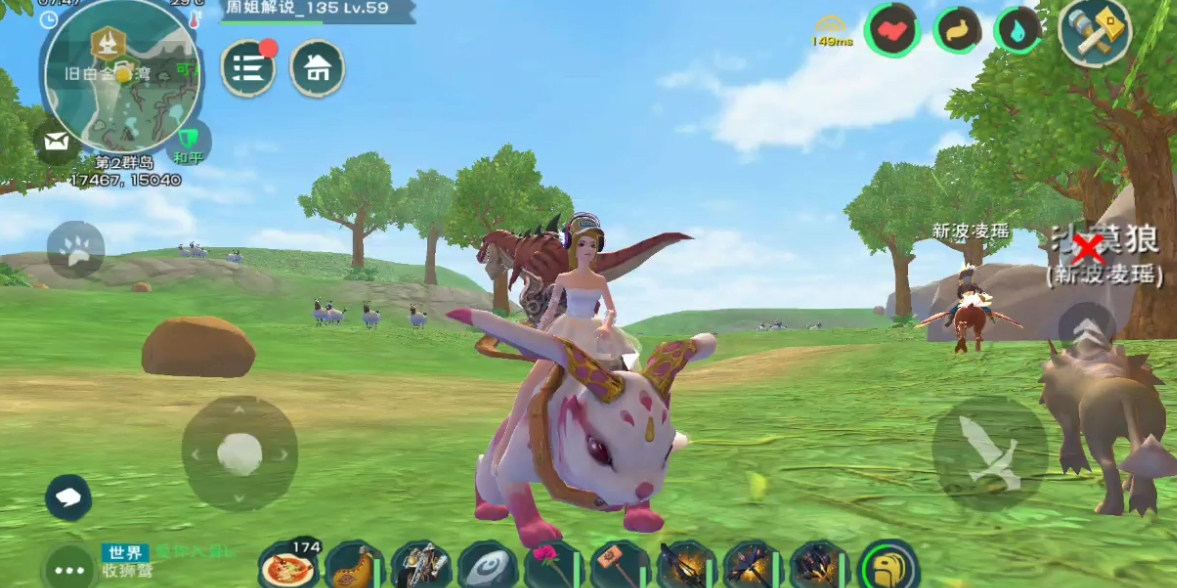Open the chat speech bubble button

coord(68,497)
